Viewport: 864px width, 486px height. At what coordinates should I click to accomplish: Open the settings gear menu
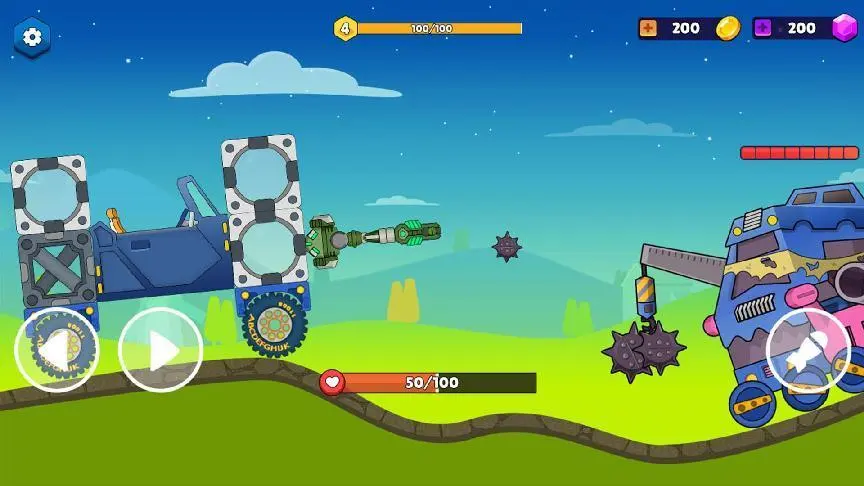pyautogui.click(x=32, y=37)
